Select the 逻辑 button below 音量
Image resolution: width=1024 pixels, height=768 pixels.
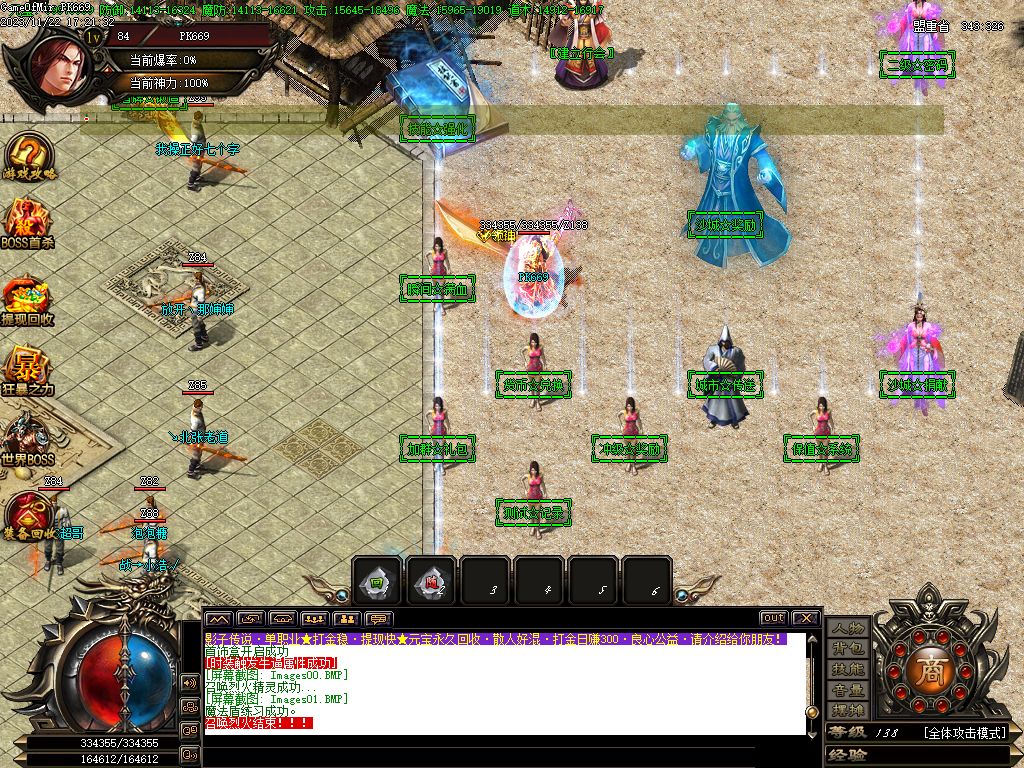point(848,710)
